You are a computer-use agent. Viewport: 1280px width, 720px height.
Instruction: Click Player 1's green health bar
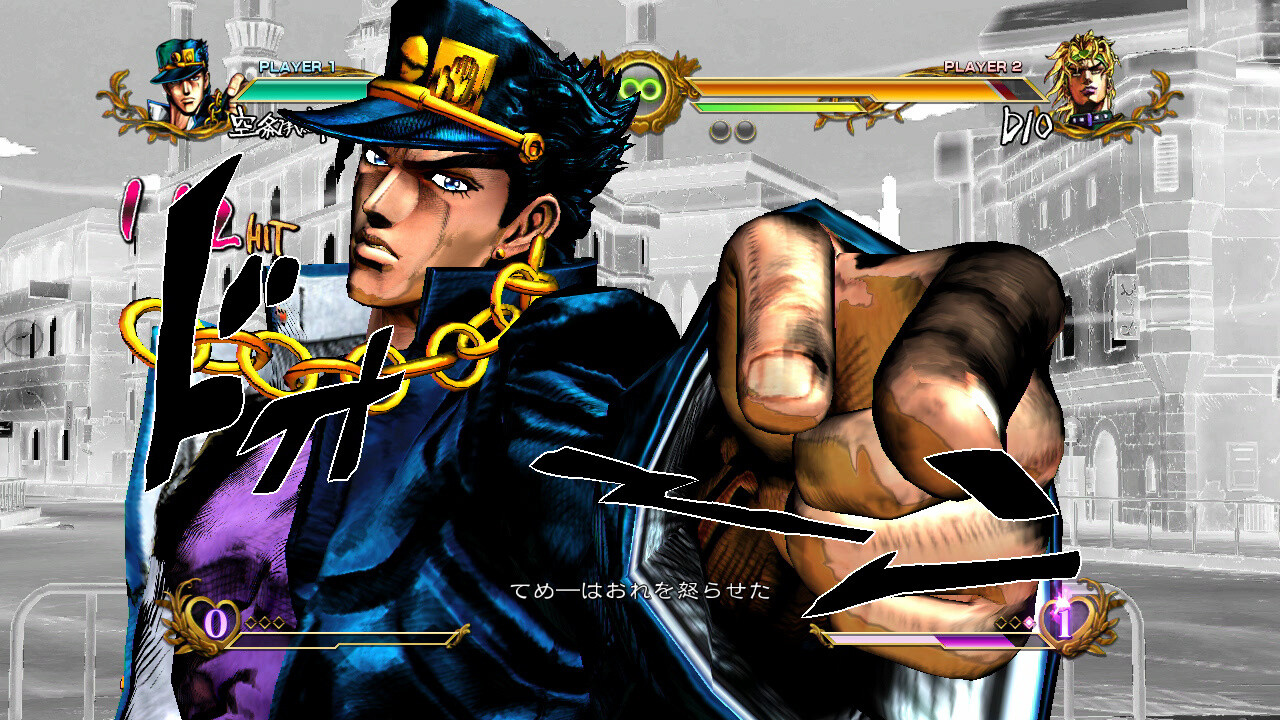pos(300,87)
